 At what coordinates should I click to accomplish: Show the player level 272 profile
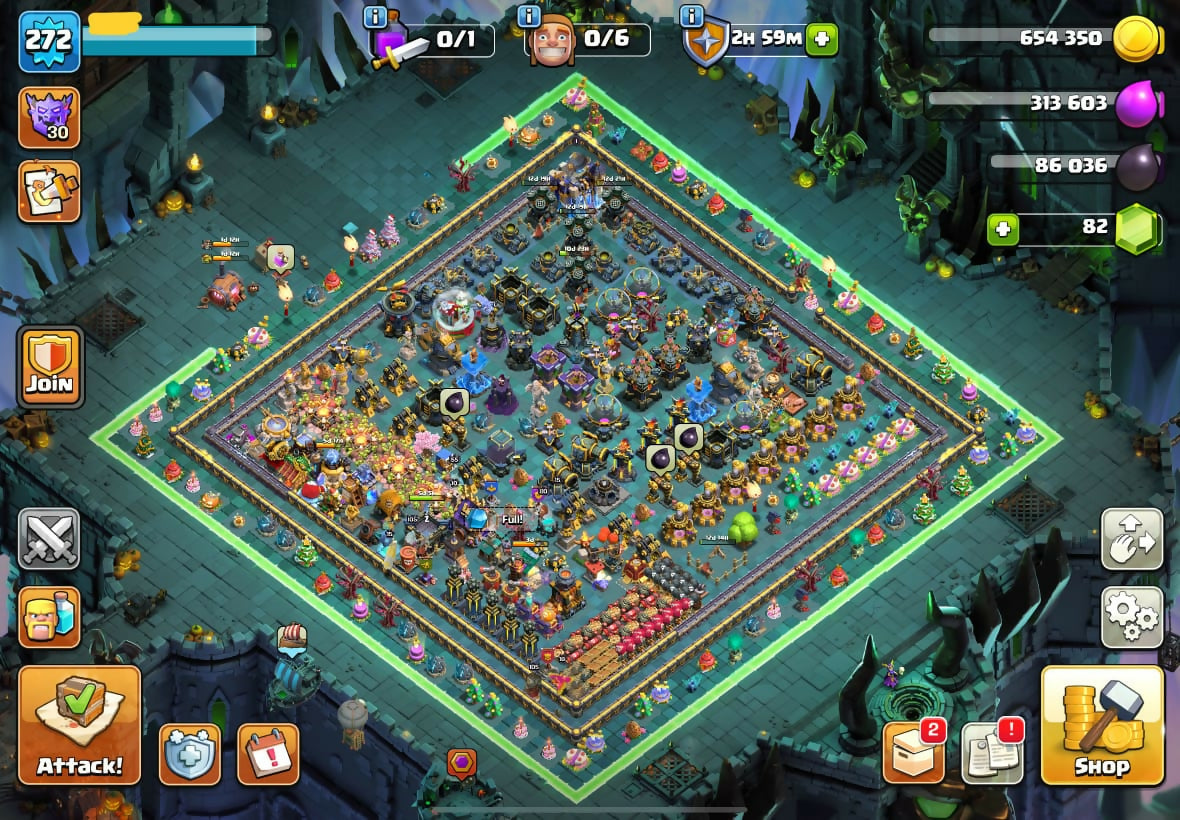(x=49, y=42)
